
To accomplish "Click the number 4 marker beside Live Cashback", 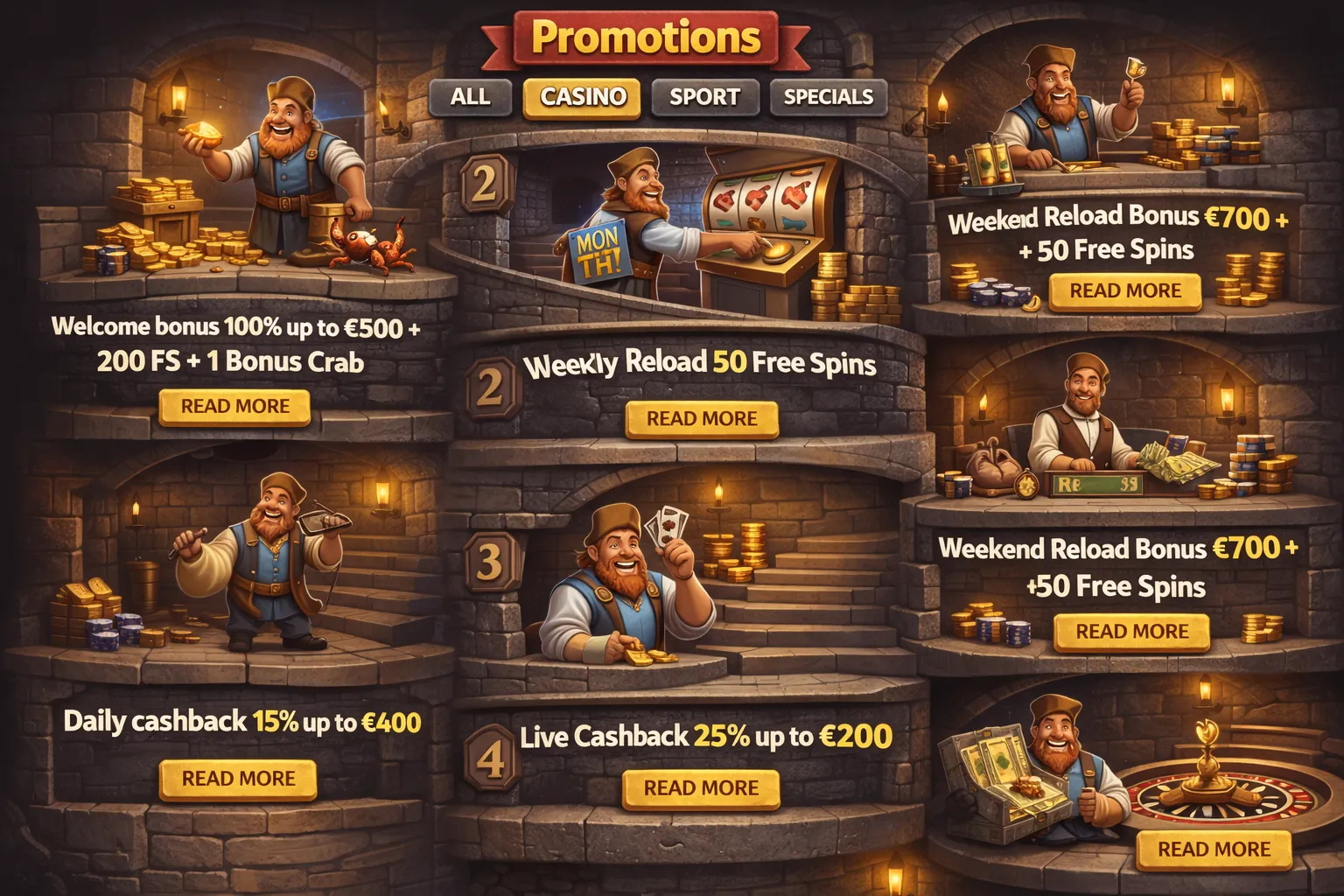I will tap(491, 756).
